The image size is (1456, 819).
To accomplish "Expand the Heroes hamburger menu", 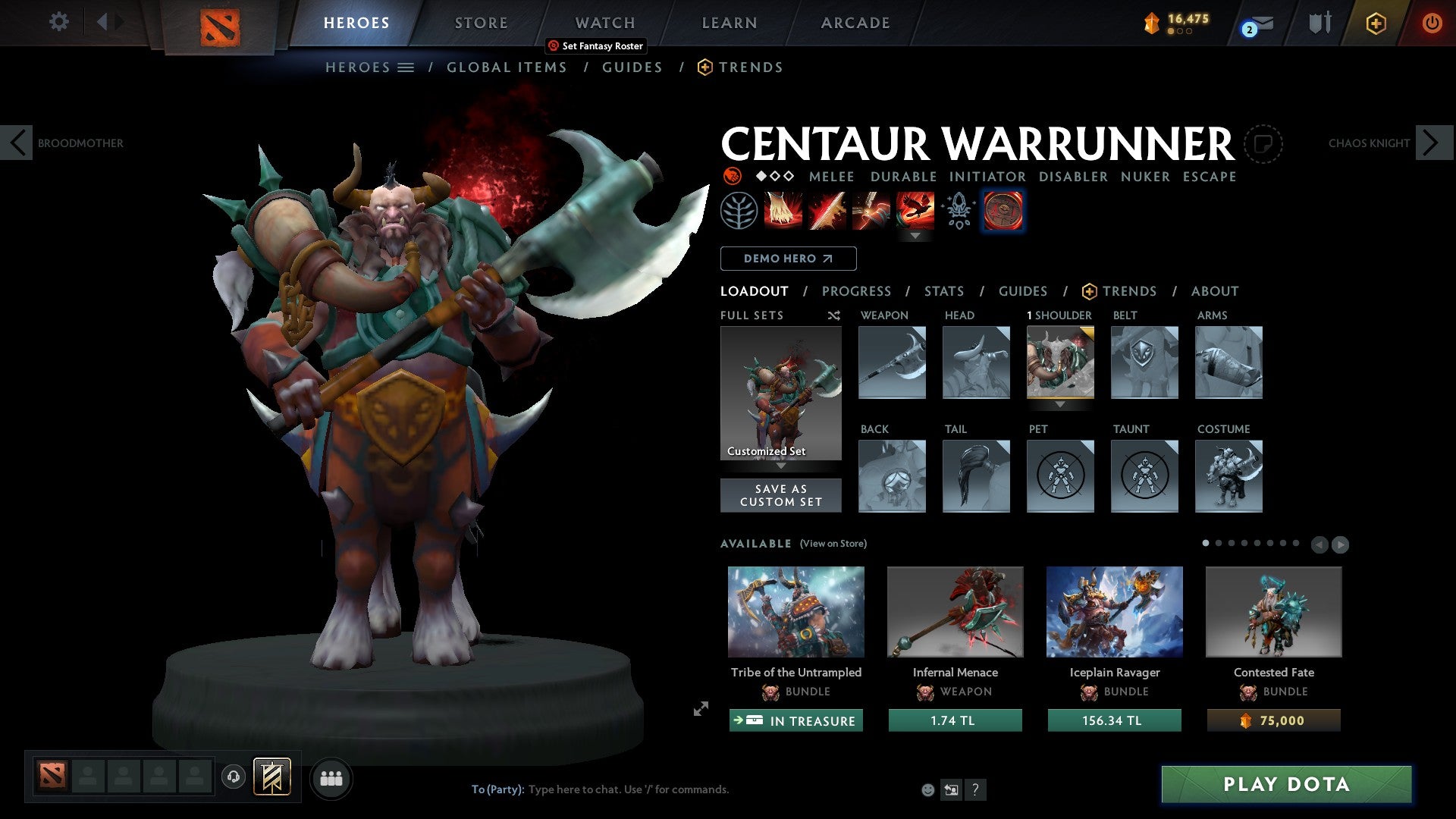I will coord(406,67).
